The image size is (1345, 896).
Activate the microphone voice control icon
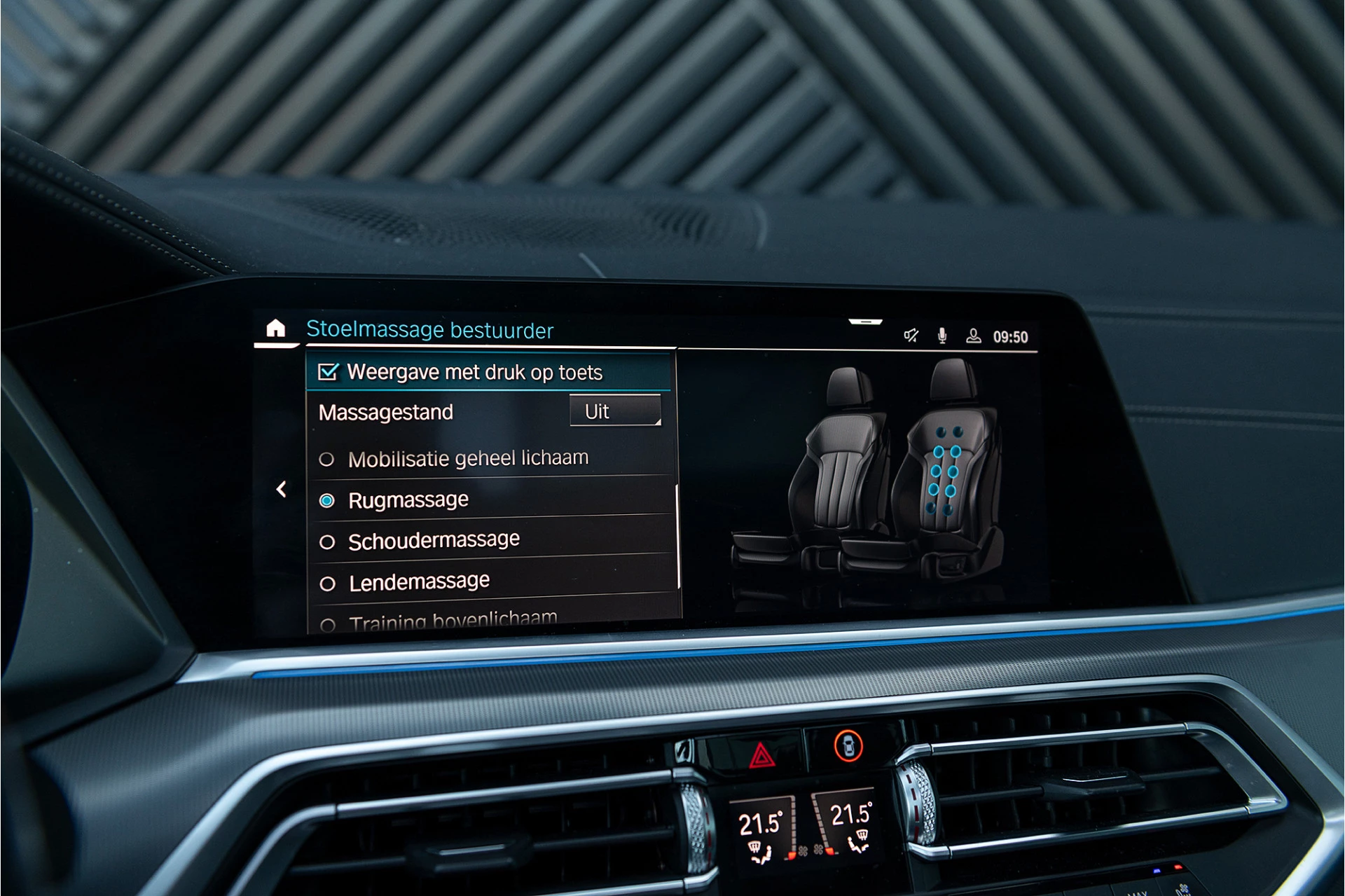click(942, 335)
